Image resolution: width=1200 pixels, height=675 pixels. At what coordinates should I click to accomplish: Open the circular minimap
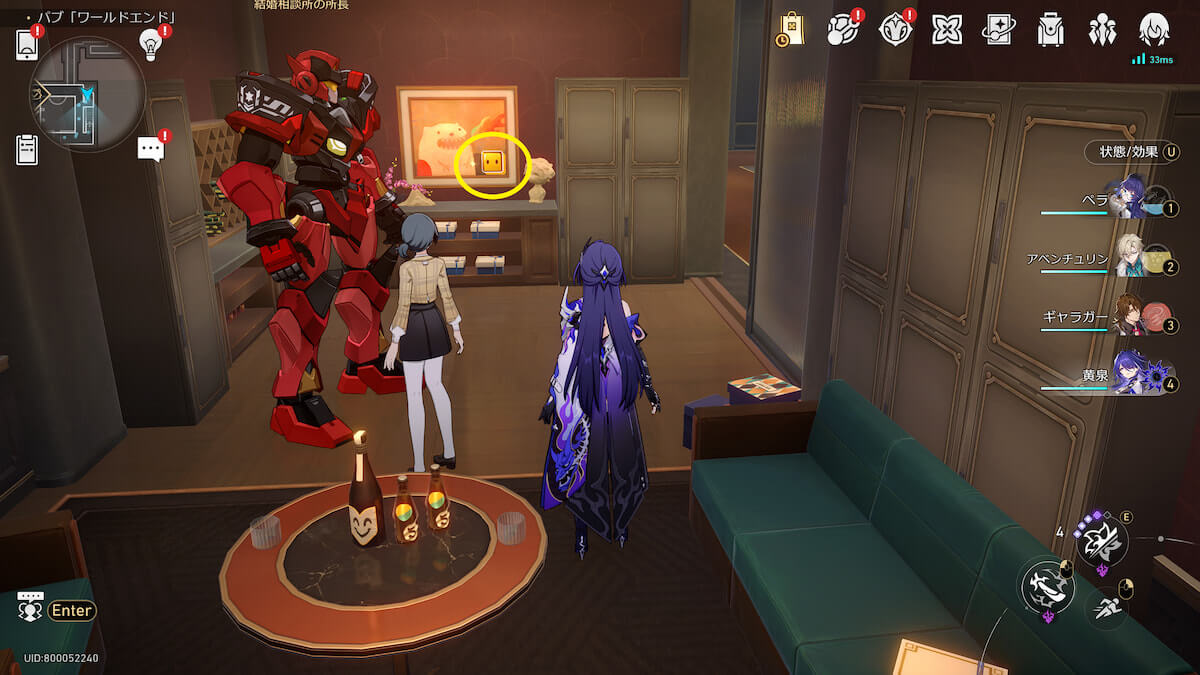(x=88, y=94)
